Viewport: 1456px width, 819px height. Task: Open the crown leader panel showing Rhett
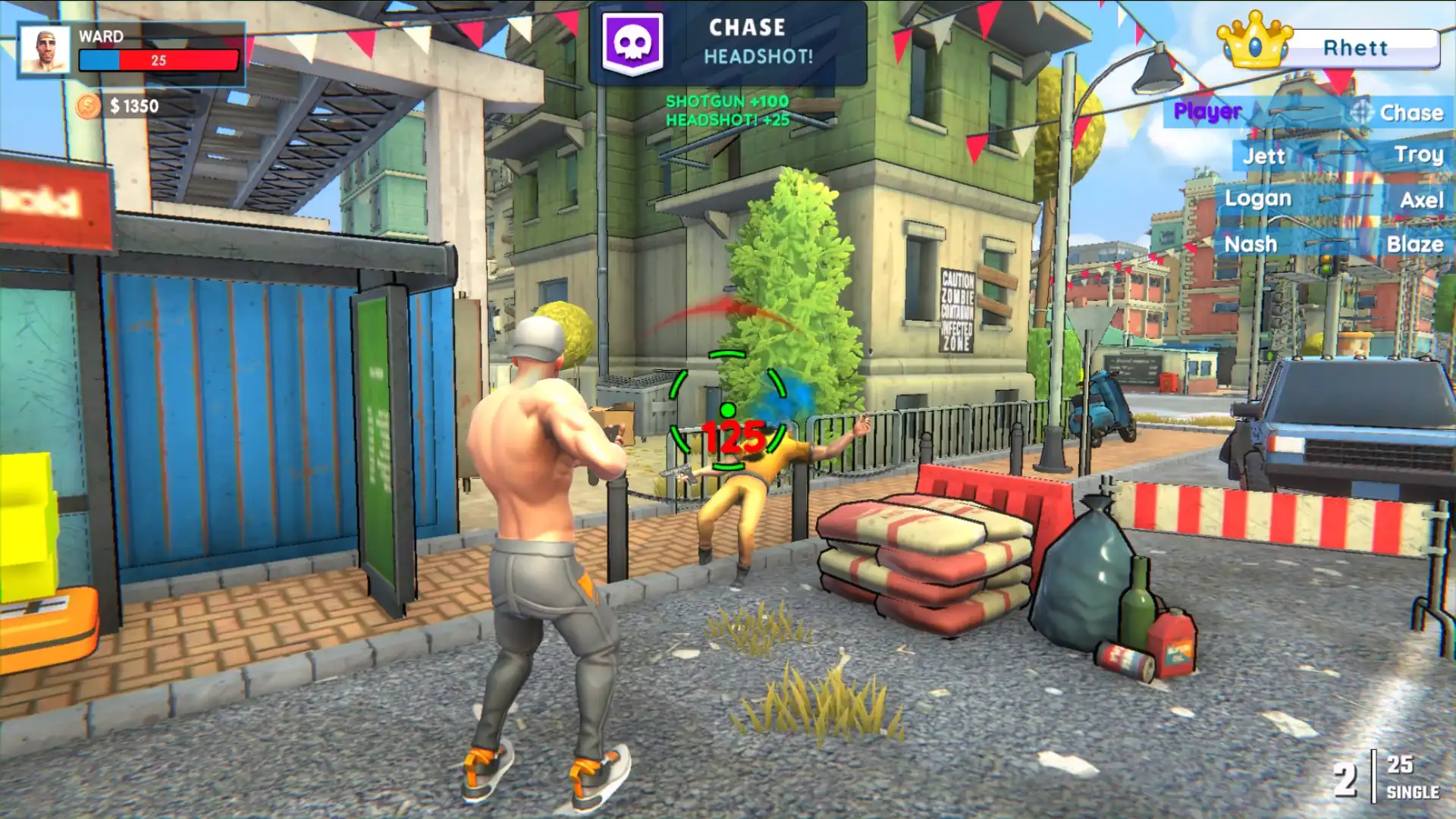1329,47
